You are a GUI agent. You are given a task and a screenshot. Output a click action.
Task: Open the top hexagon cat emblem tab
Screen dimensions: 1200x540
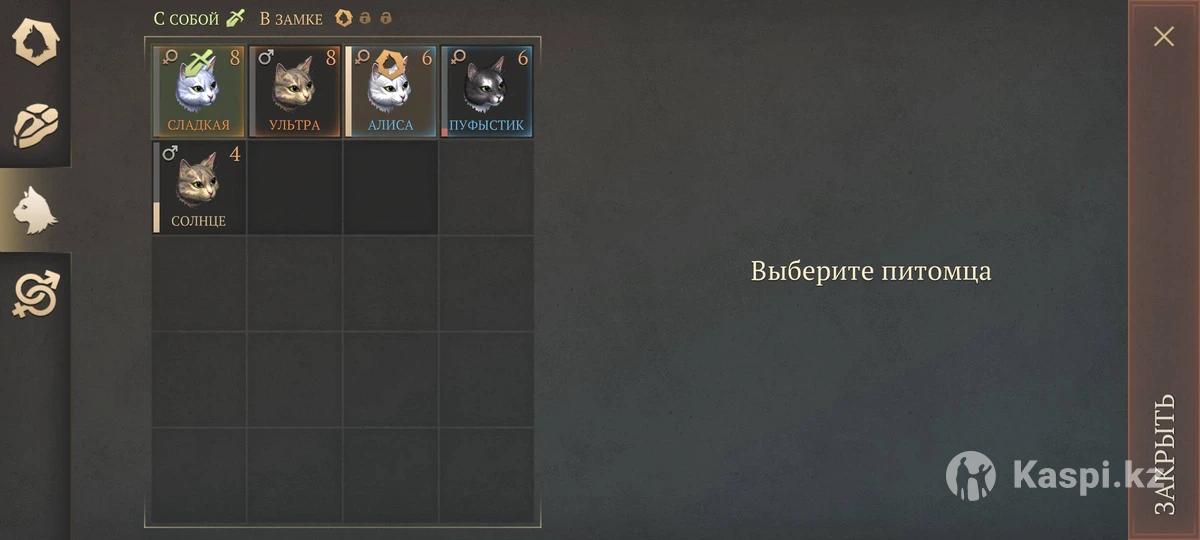pos(35,41)
